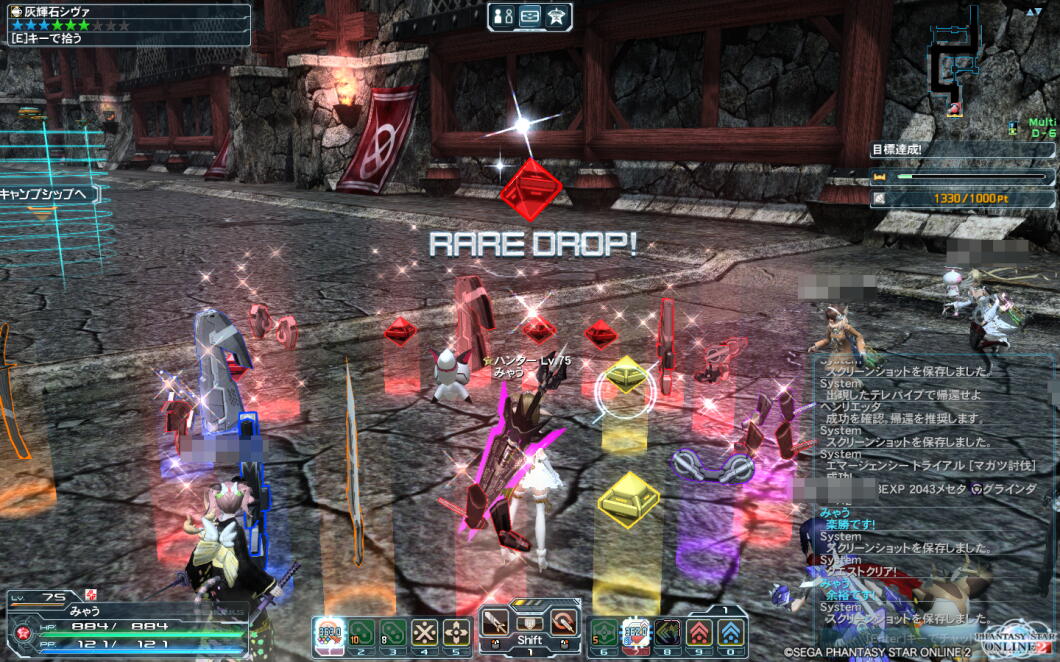Click the 目標達成! objective panel
The height and width of the screenshot is (662, 1060).
point(959,150)
